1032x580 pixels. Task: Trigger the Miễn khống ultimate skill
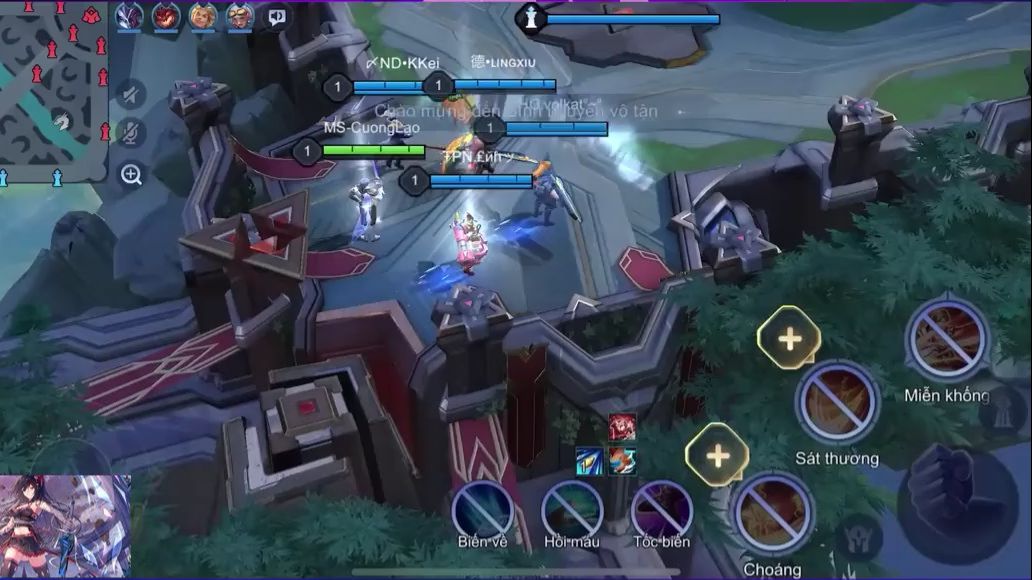point(946,339)
